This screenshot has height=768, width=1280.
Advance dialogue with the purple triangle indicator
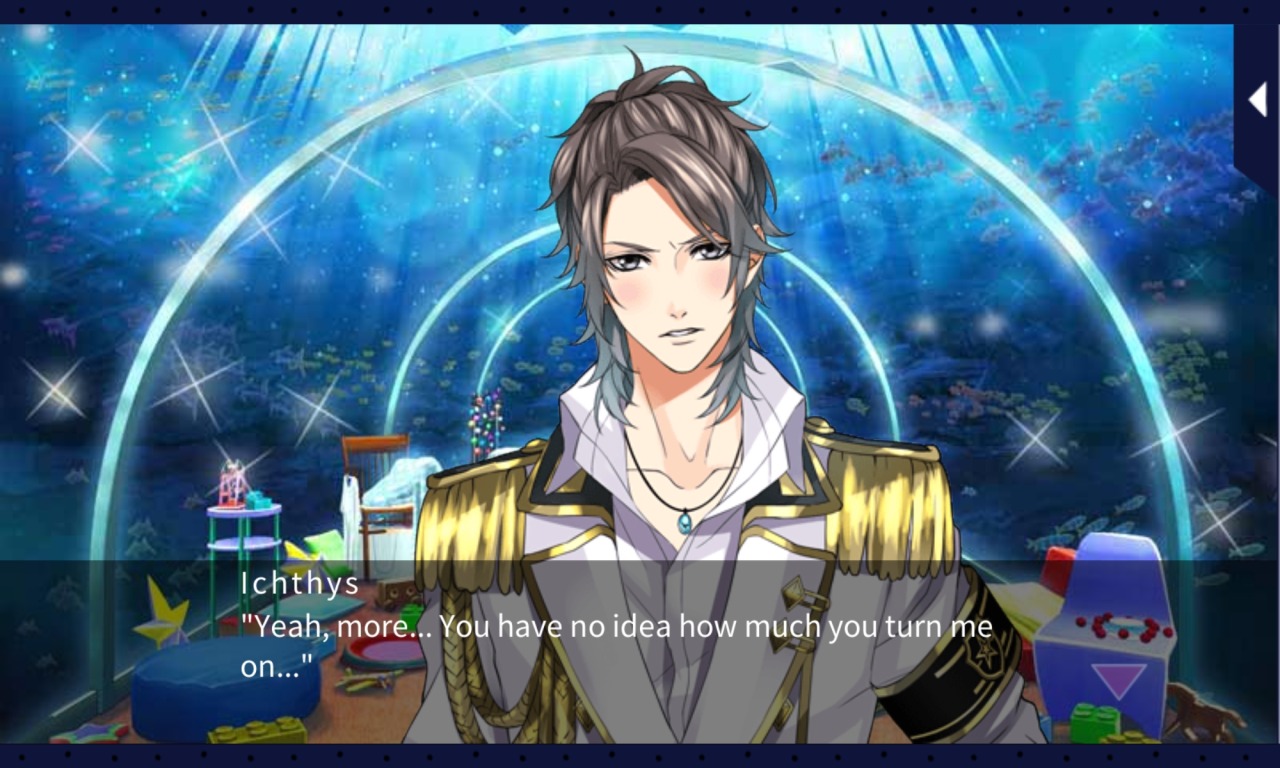[1118, 680]
